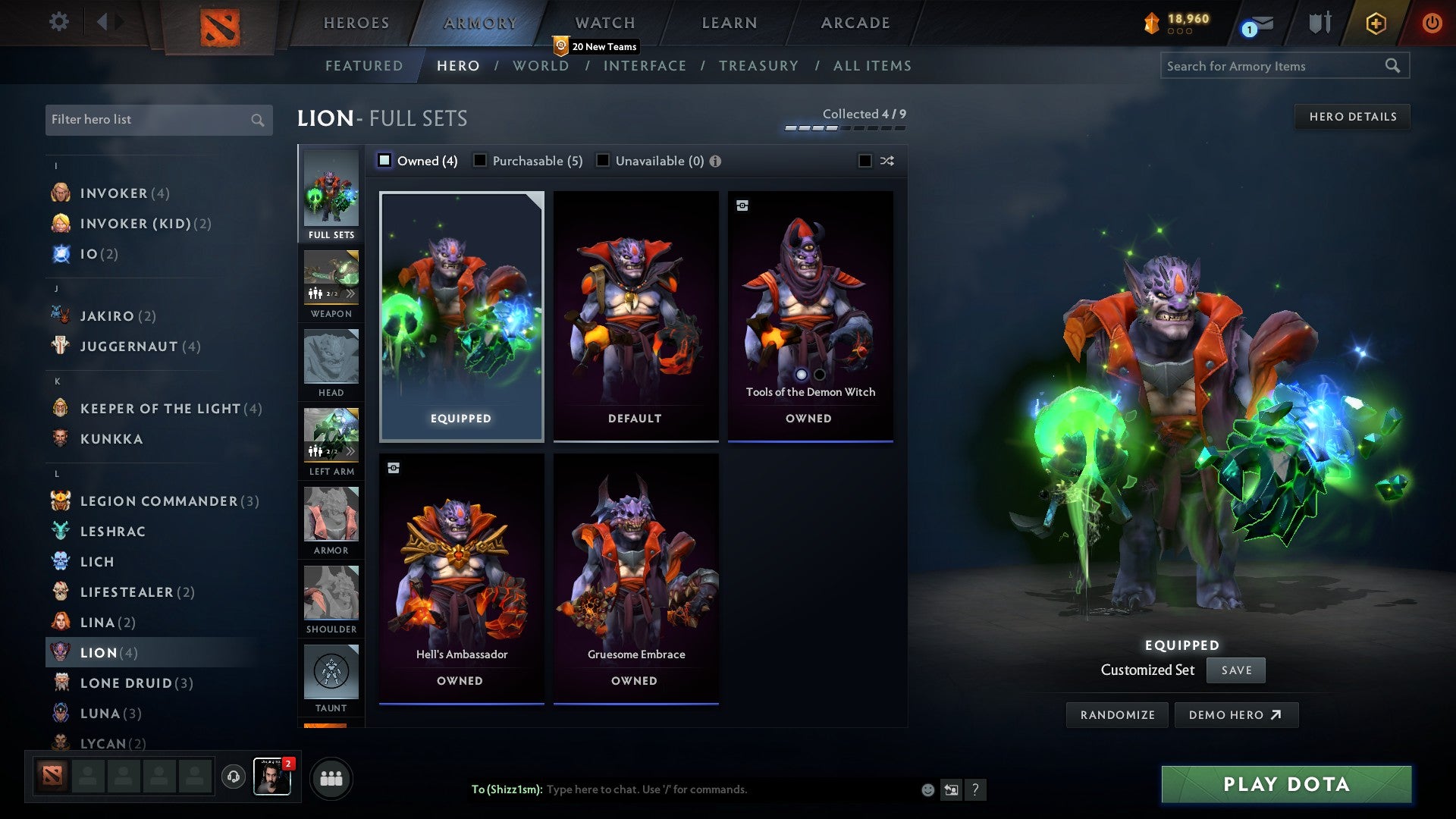The height and width of the screenshot is (819, 1456).
Task: Open the settings gear icon
Action: [59, 23]
